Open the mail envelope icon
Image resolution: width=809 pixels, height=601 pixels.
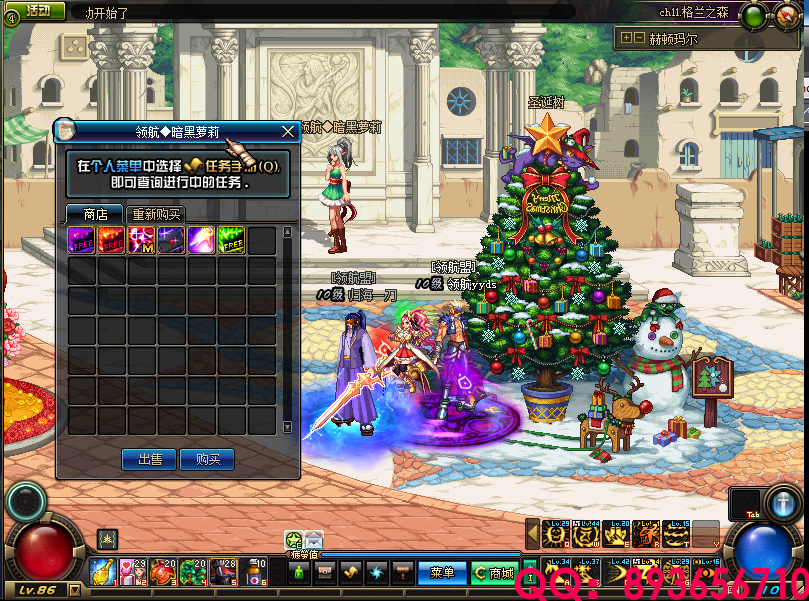(x=314, y=540)
